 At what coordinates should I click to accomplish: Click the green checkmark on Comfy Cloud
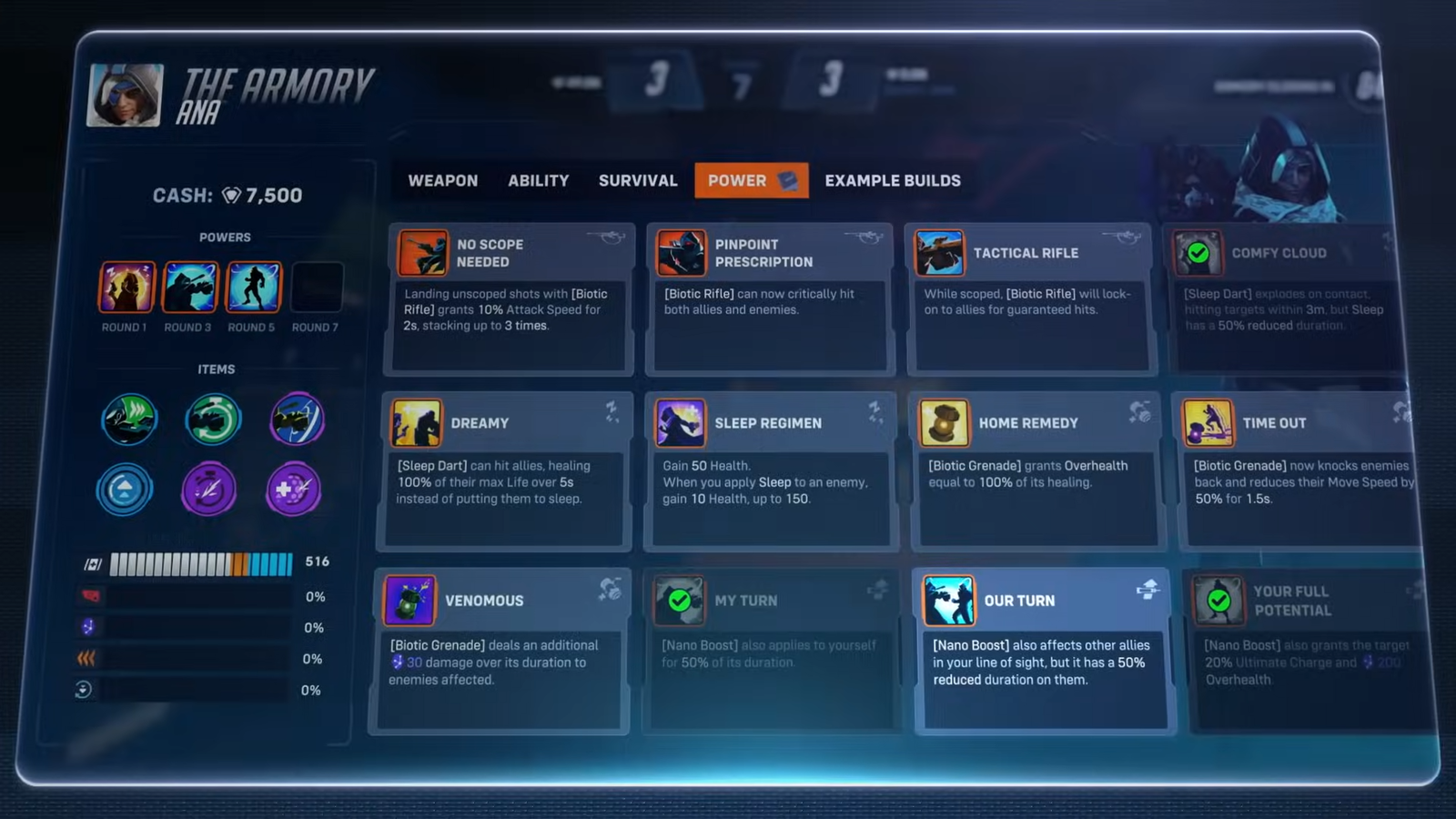pos(1198,253)
